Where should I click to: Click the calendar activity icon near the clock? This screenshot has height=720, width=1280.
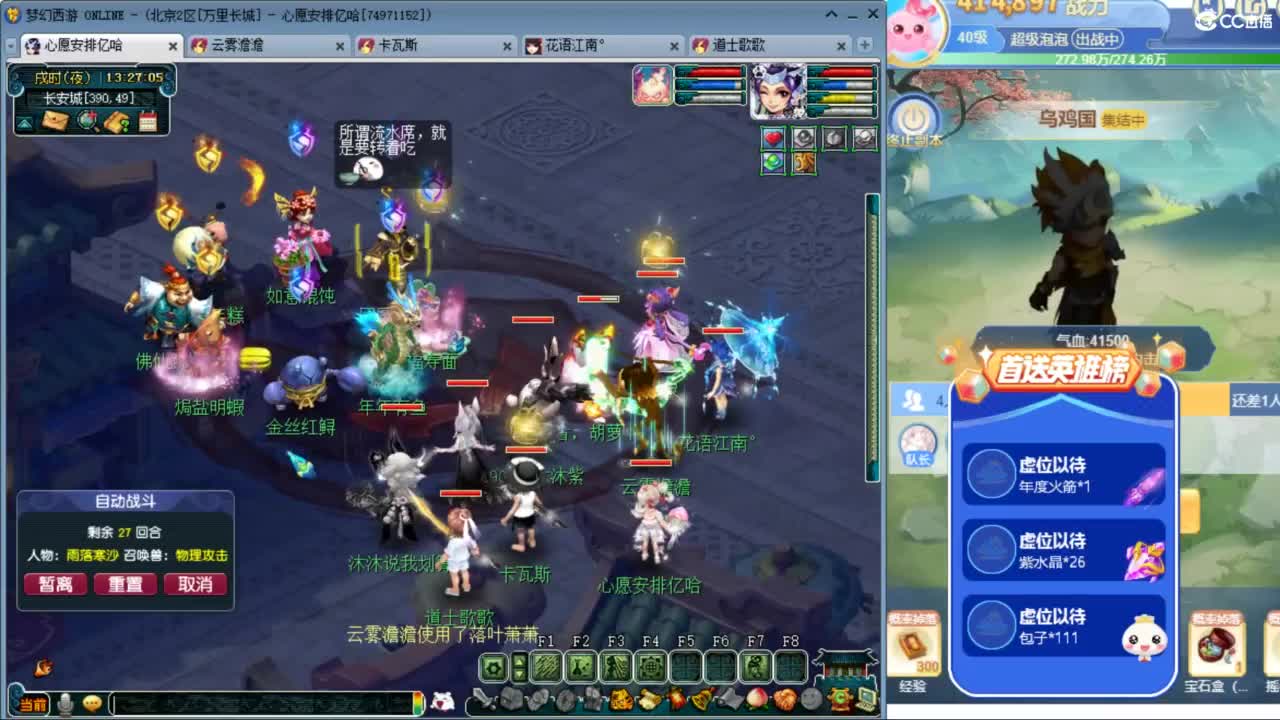pyautogui.click(x=149, y=122)
